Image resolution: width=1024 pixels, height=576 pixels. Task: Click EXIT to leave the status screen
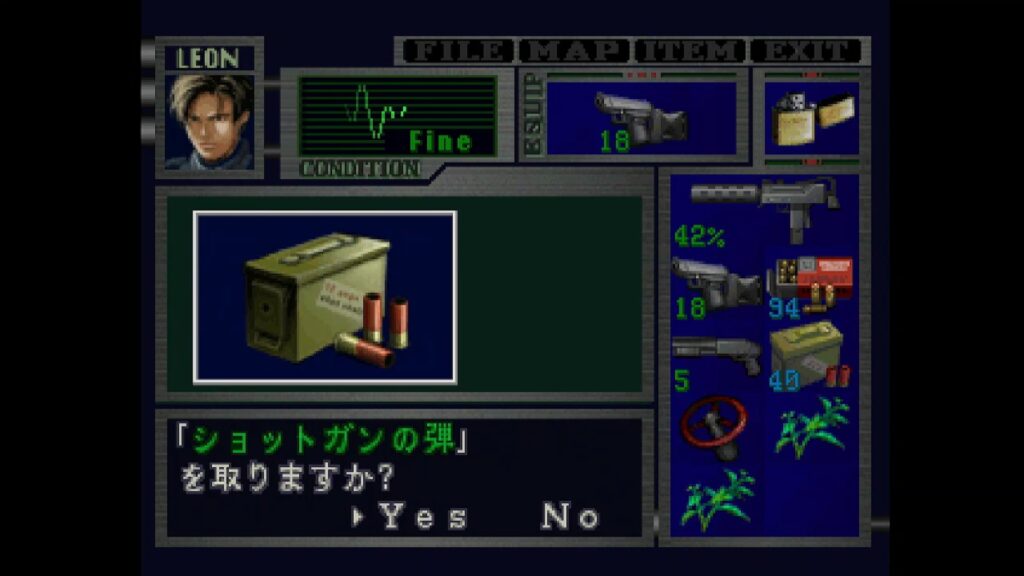pos(806,51)
